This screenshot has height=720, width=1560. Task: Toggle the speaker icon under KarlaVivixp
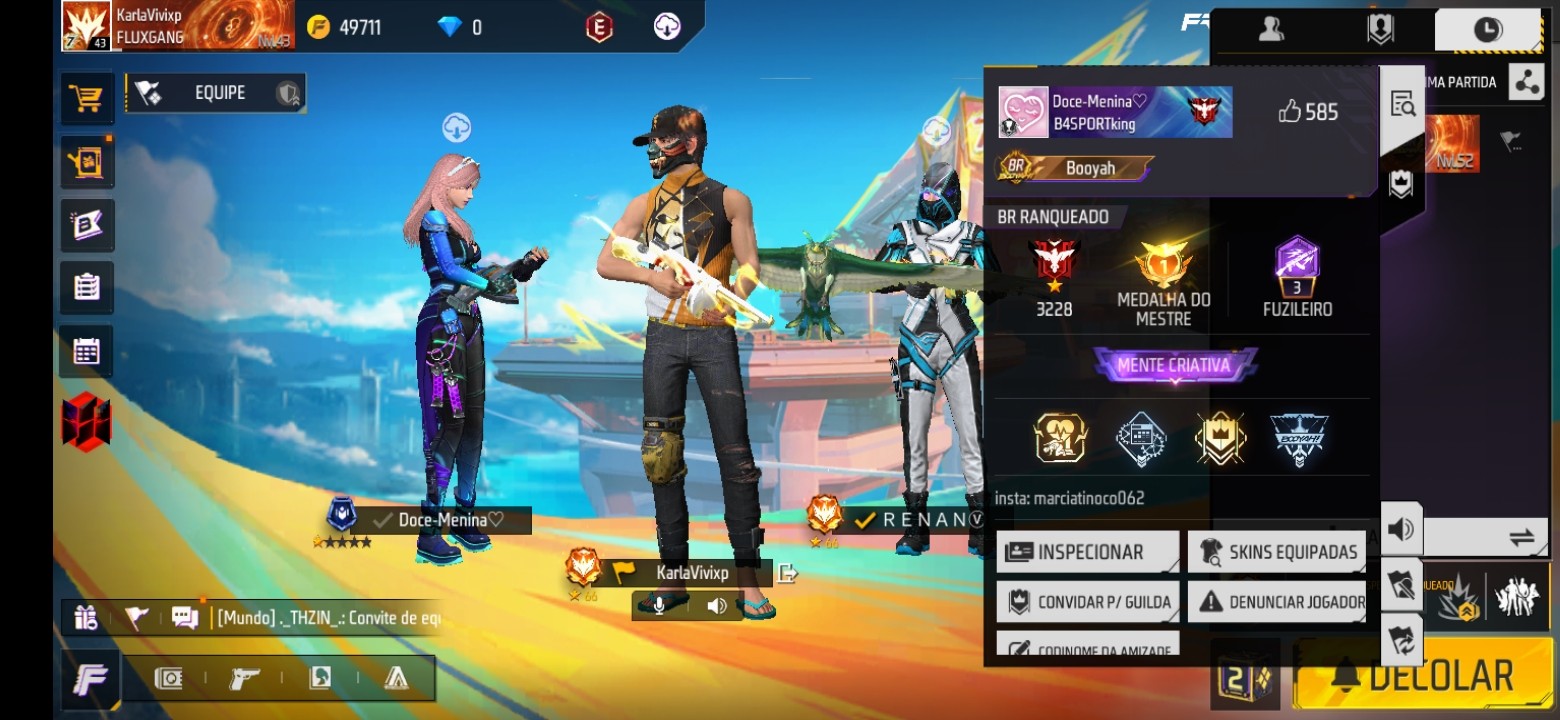[x=716, y=606]
